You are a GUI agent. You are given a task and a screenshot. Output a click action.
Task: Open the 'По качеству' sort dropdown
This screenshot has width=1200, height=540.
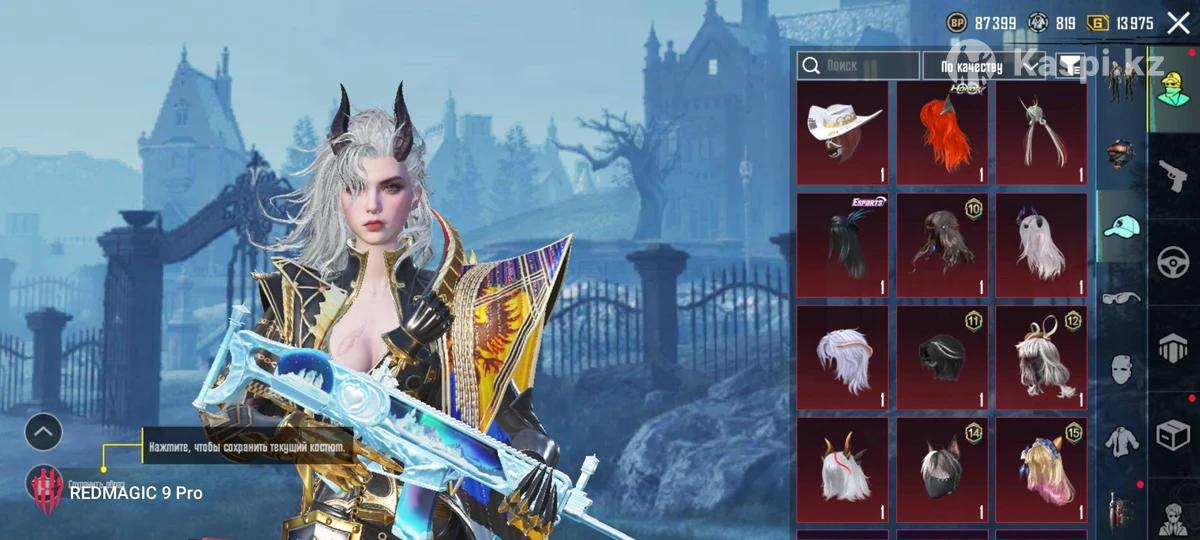(985, 67)
